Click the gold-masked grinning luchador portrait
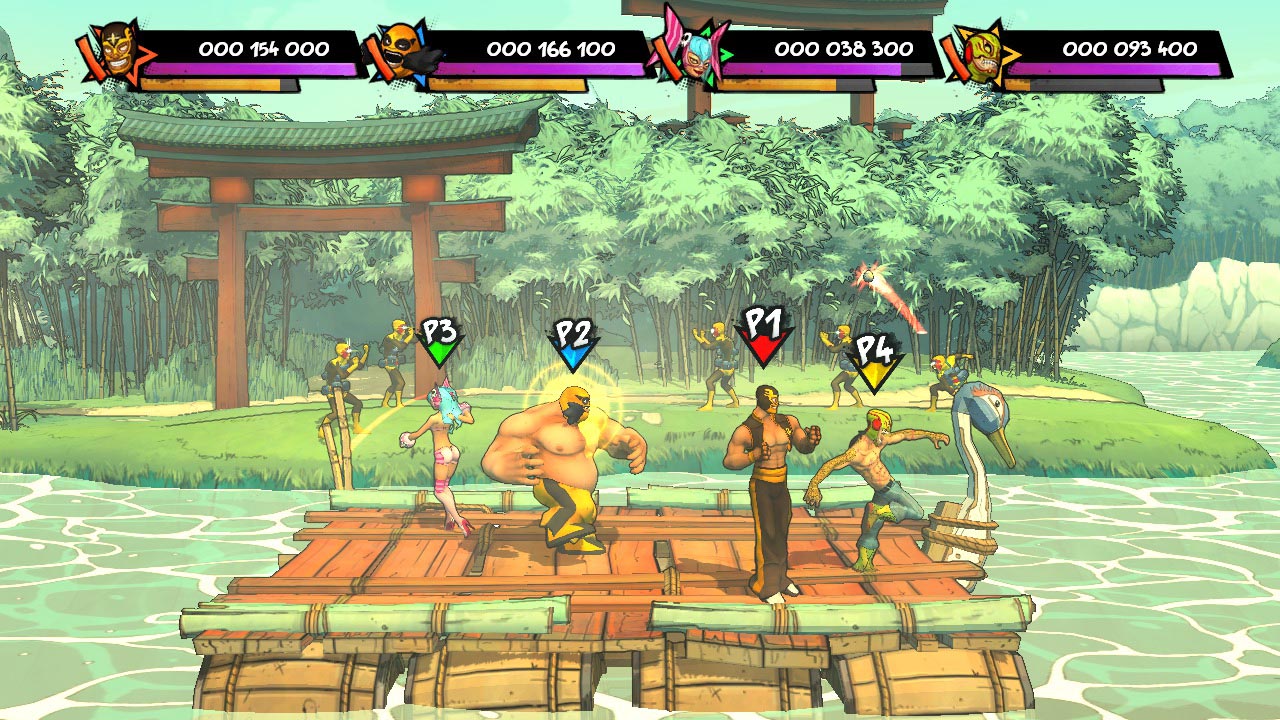The width and height of the screenshot is (1280, 720). point(120,54)
